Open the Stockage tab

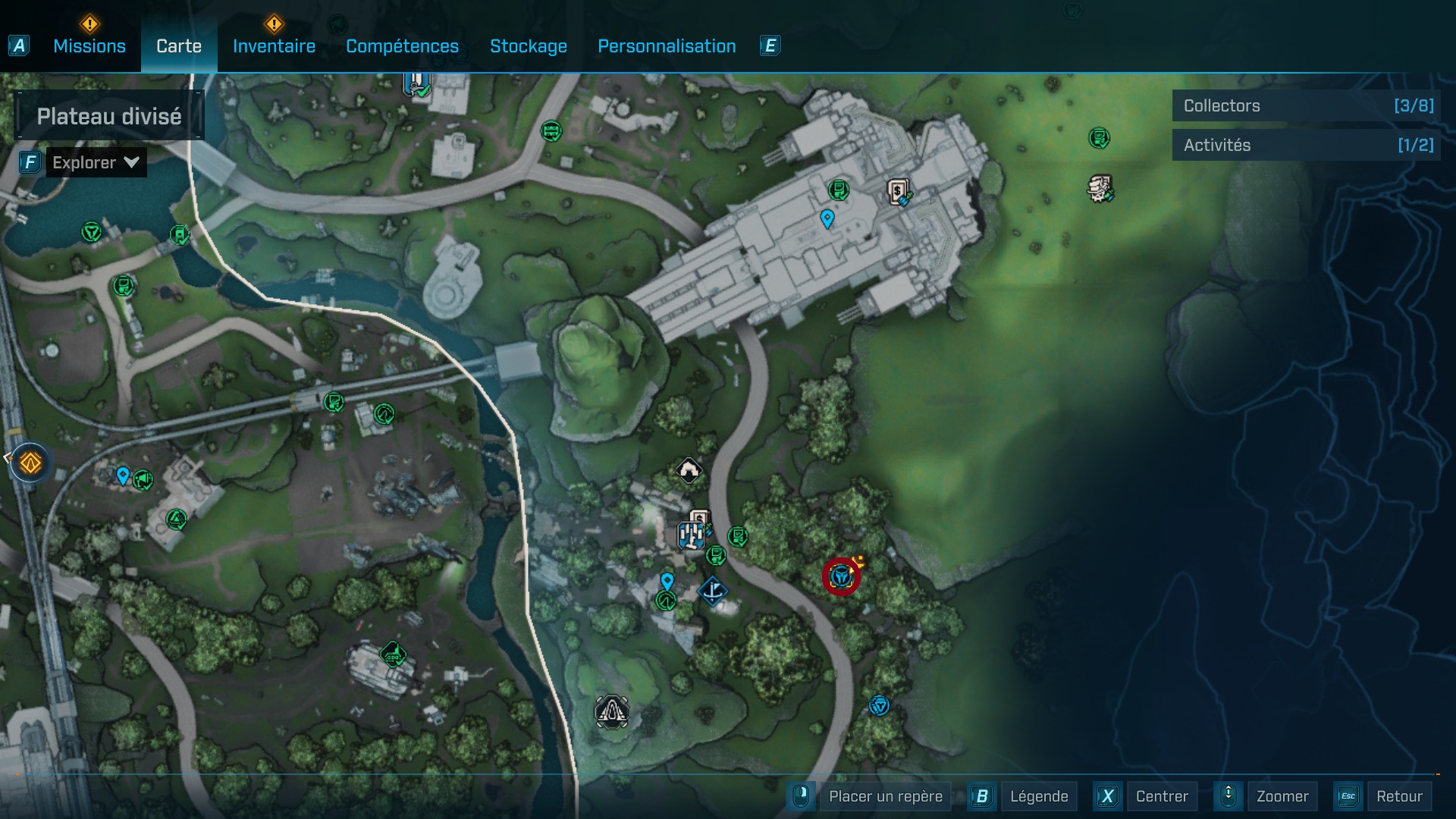tap(528, 46)
